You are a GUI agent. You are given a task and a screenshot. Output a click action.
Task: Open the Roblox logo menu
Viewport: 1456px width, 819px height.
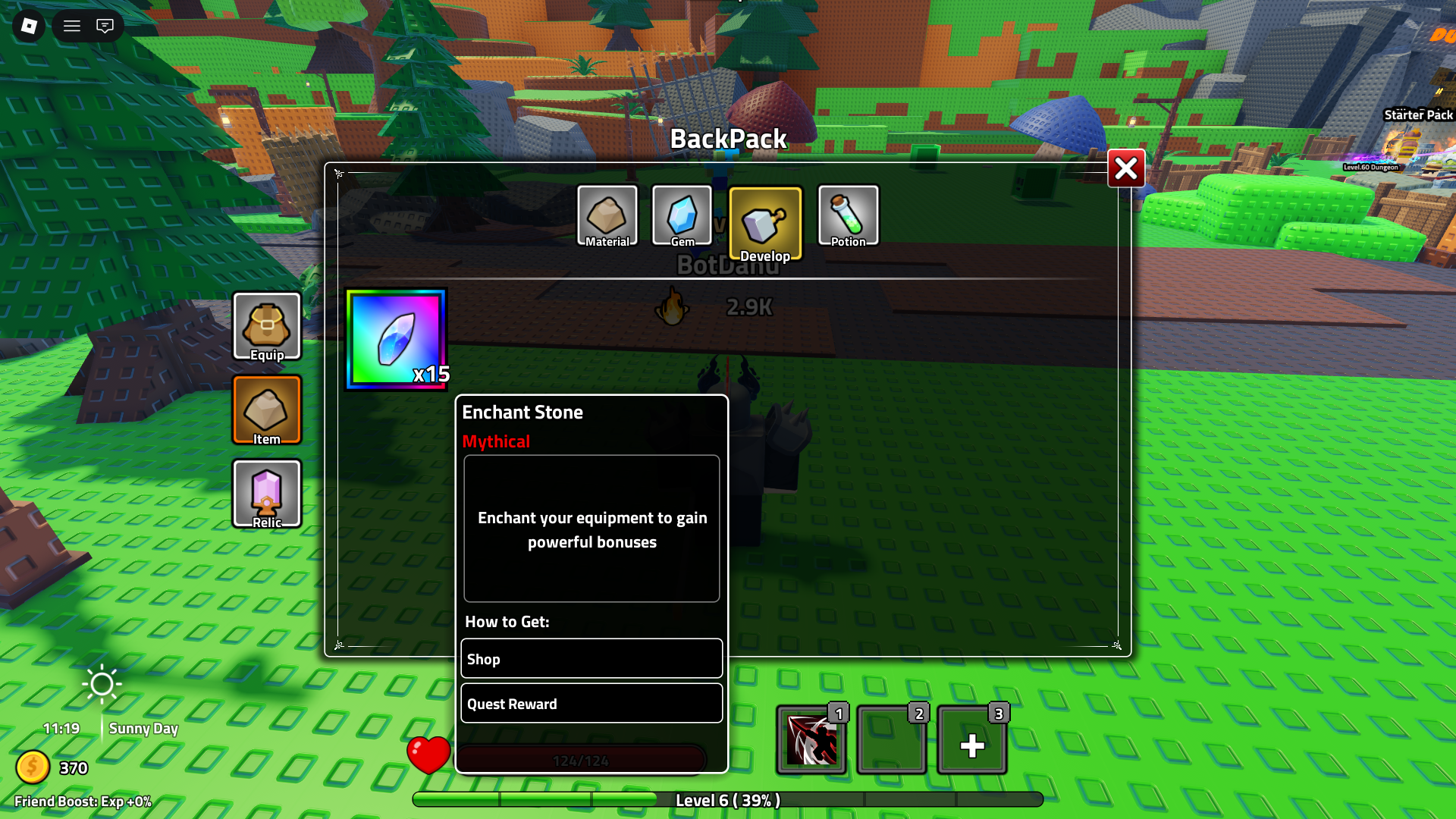click(x=28, y=26)
